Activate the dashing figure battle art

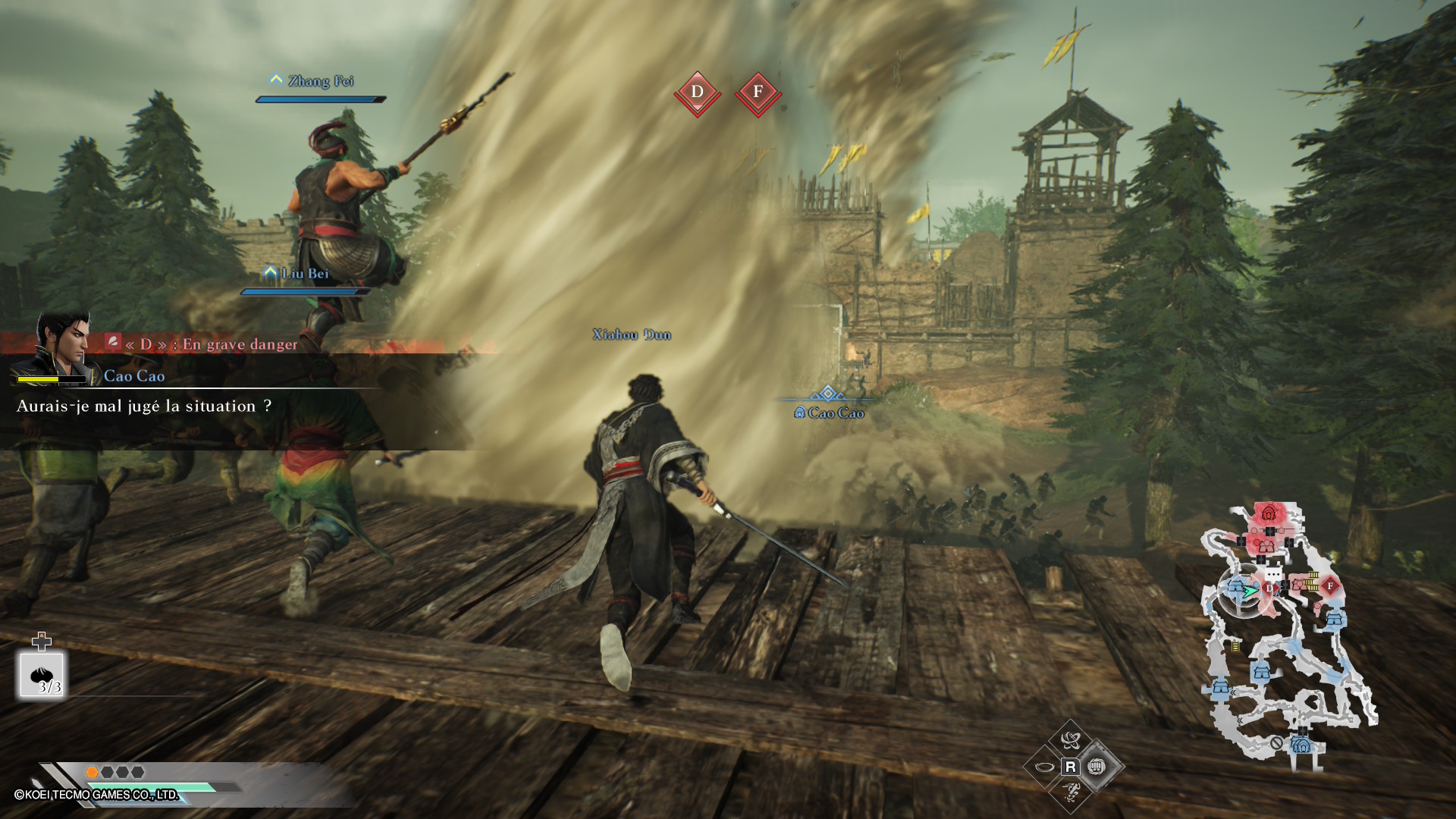point(1070,793)
